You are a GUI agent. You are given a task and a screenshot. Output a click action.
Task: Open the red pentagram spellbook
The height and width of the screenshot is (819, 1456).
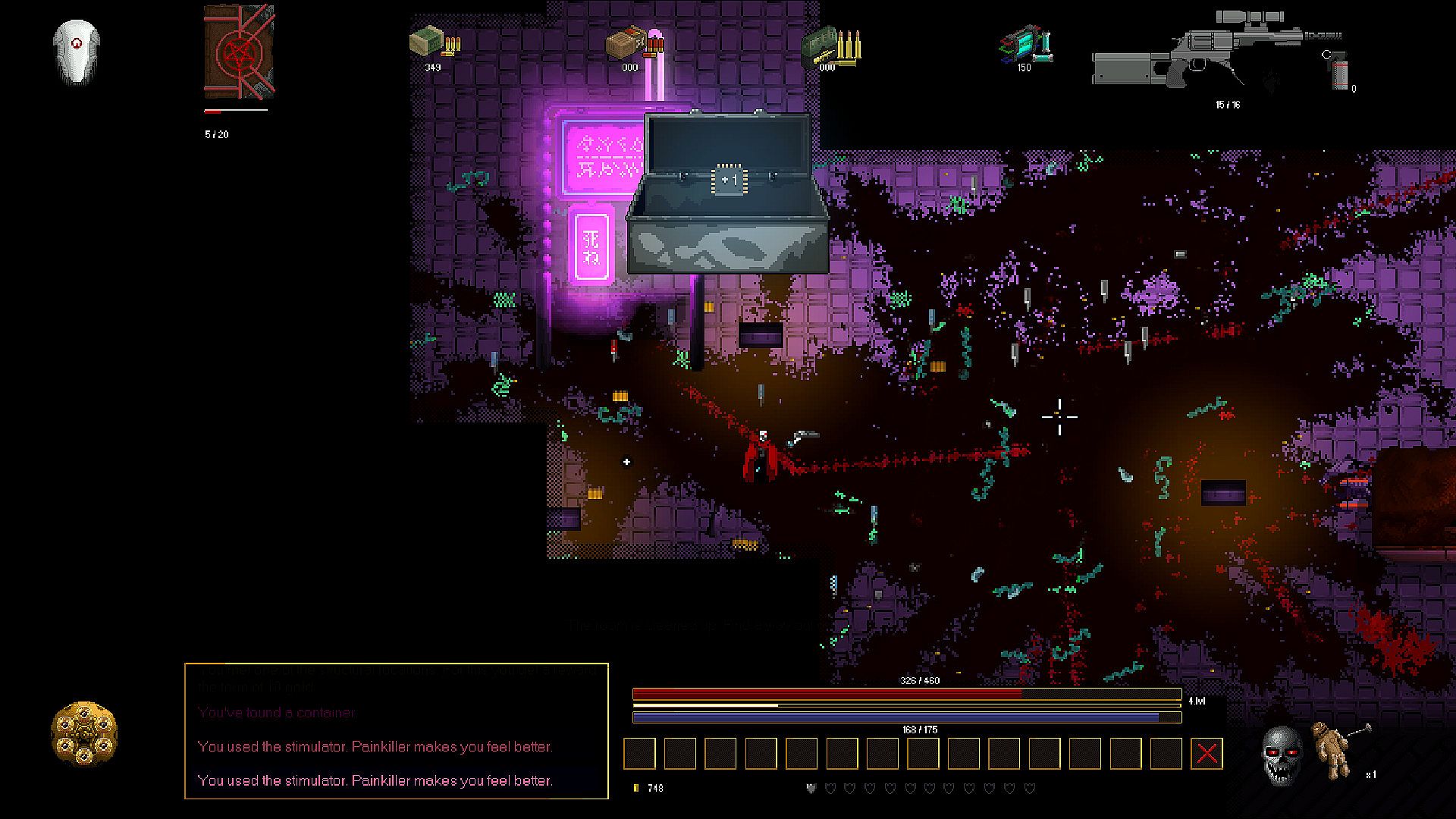[x=239, y=52]
